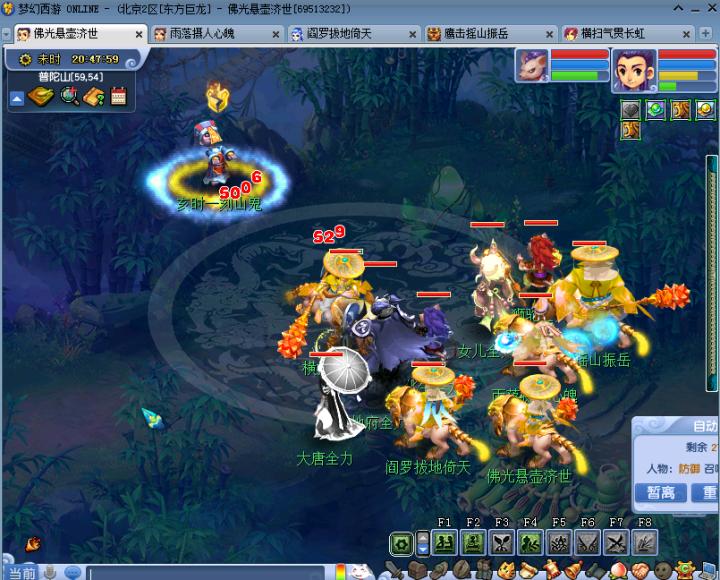720x580 pixels.
Task: Open the calendar icon under the map name
Action: click(119, 97)
